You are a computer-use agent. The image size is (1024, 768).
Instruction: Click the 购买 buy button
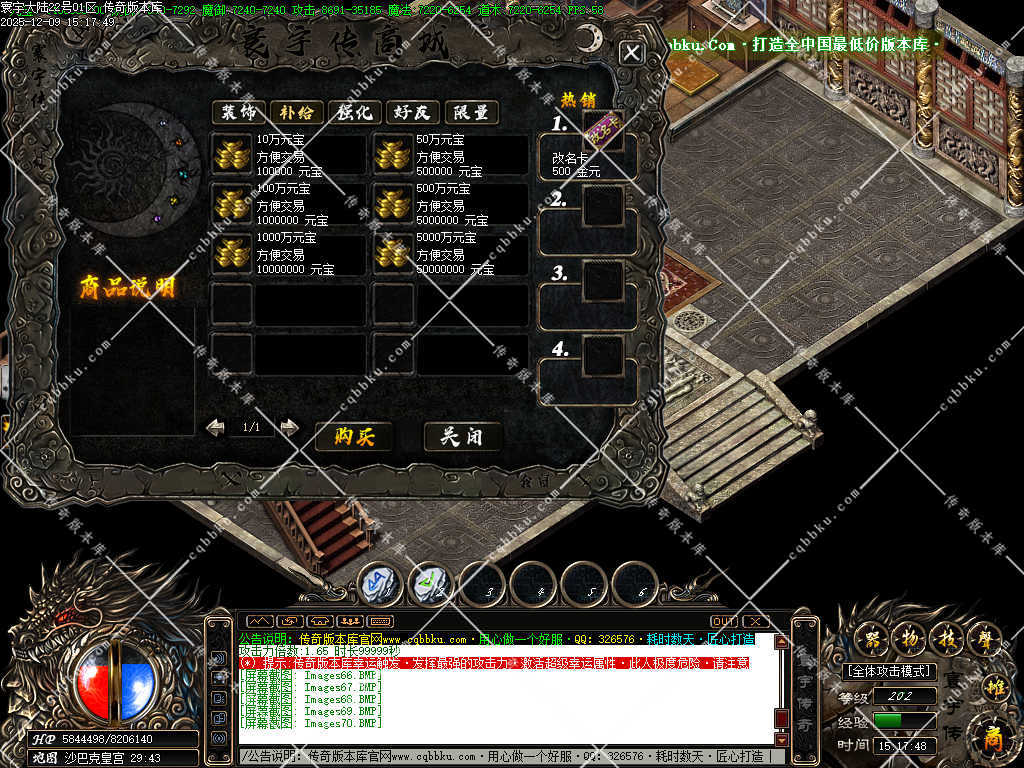pyautogui.click(x=353, y=436)
